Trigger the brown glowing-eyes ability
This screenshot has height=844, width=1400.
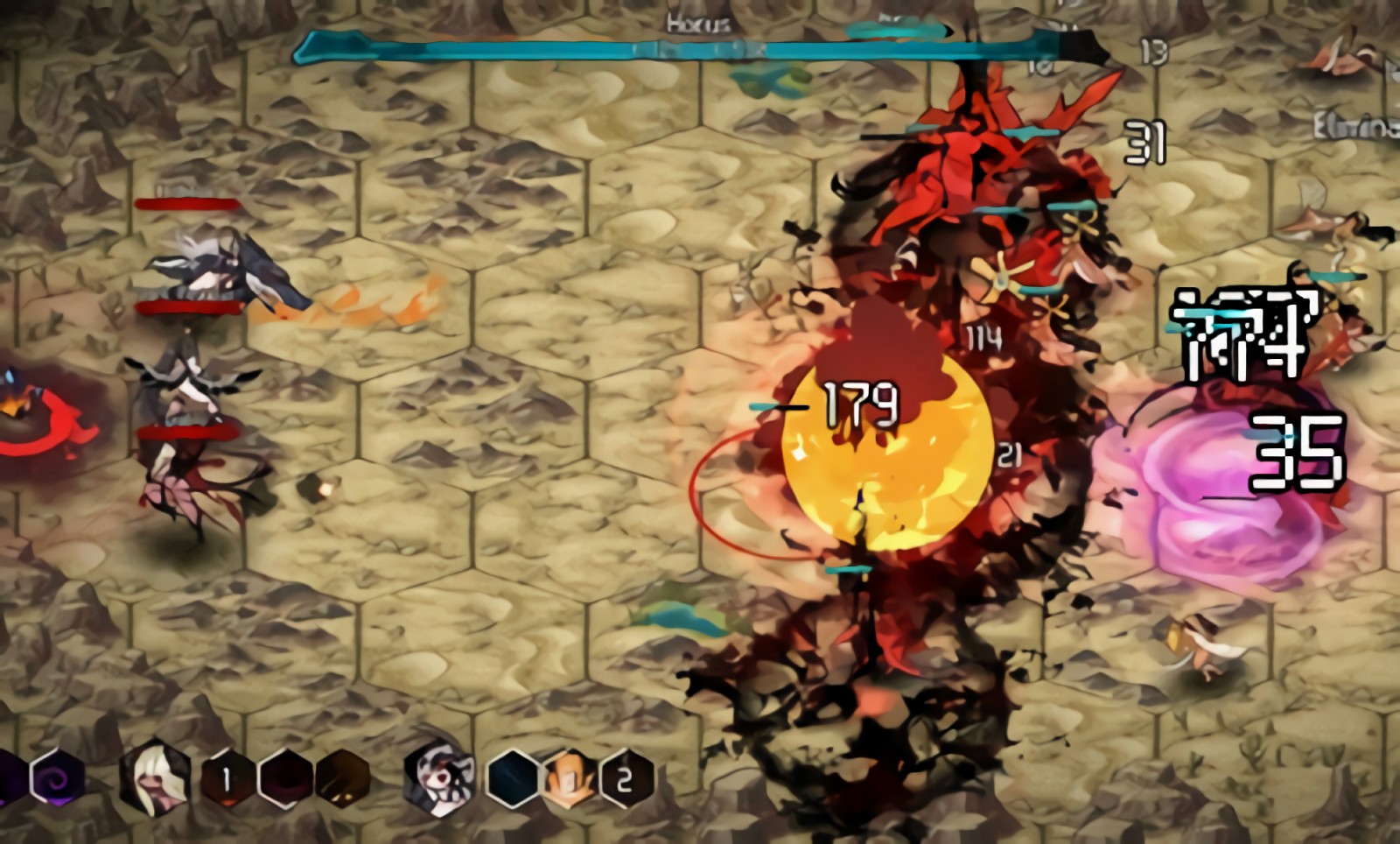click(343, 778)
